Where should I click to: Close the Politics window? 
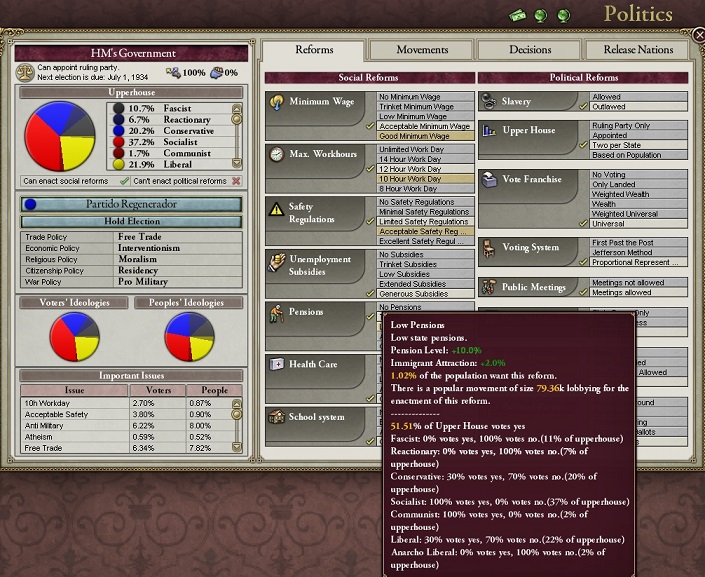pos(698,35)
